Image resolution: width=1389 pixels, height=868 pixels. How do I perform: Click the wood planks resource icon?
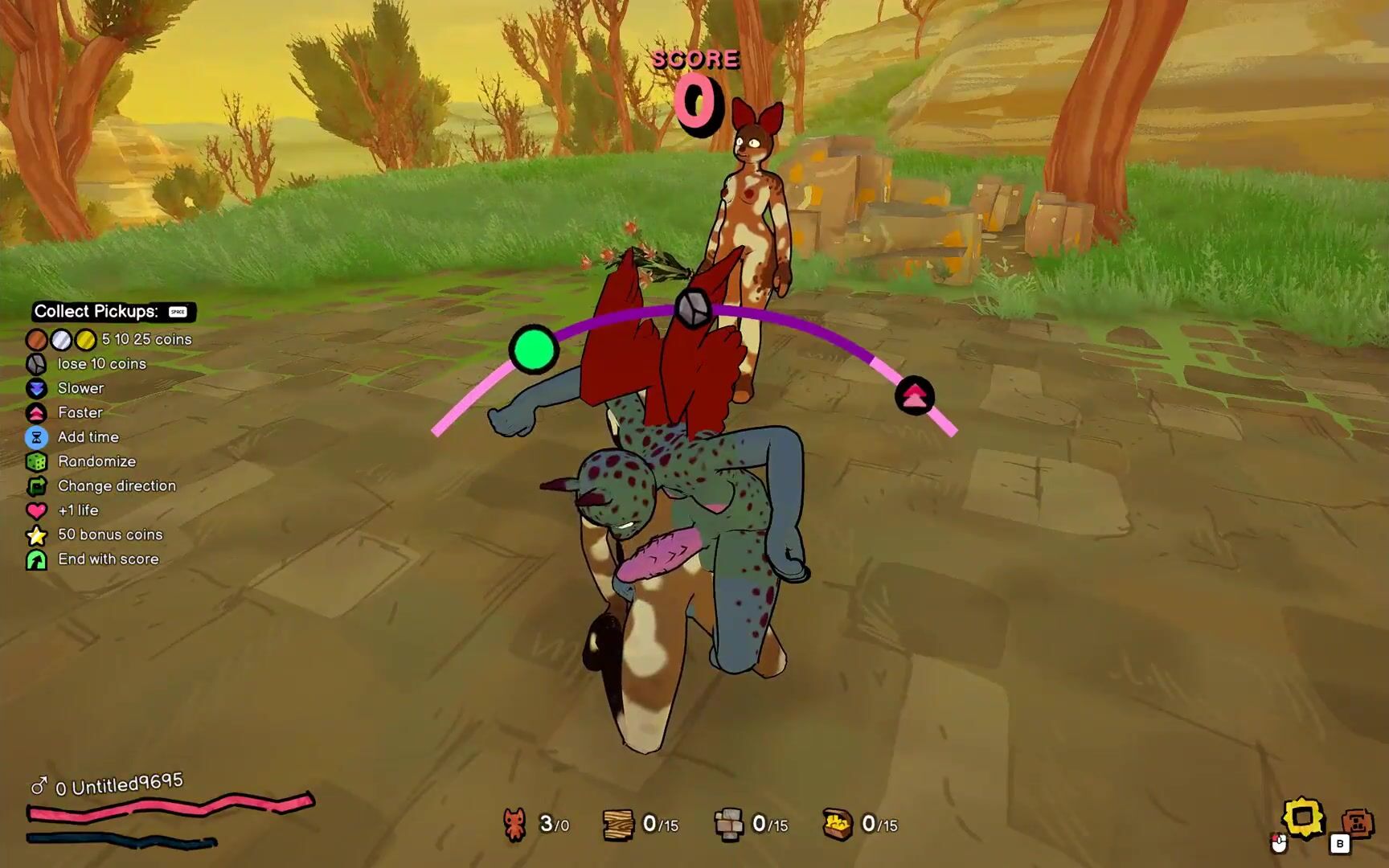pyautogui.click(x=618, y=825)
